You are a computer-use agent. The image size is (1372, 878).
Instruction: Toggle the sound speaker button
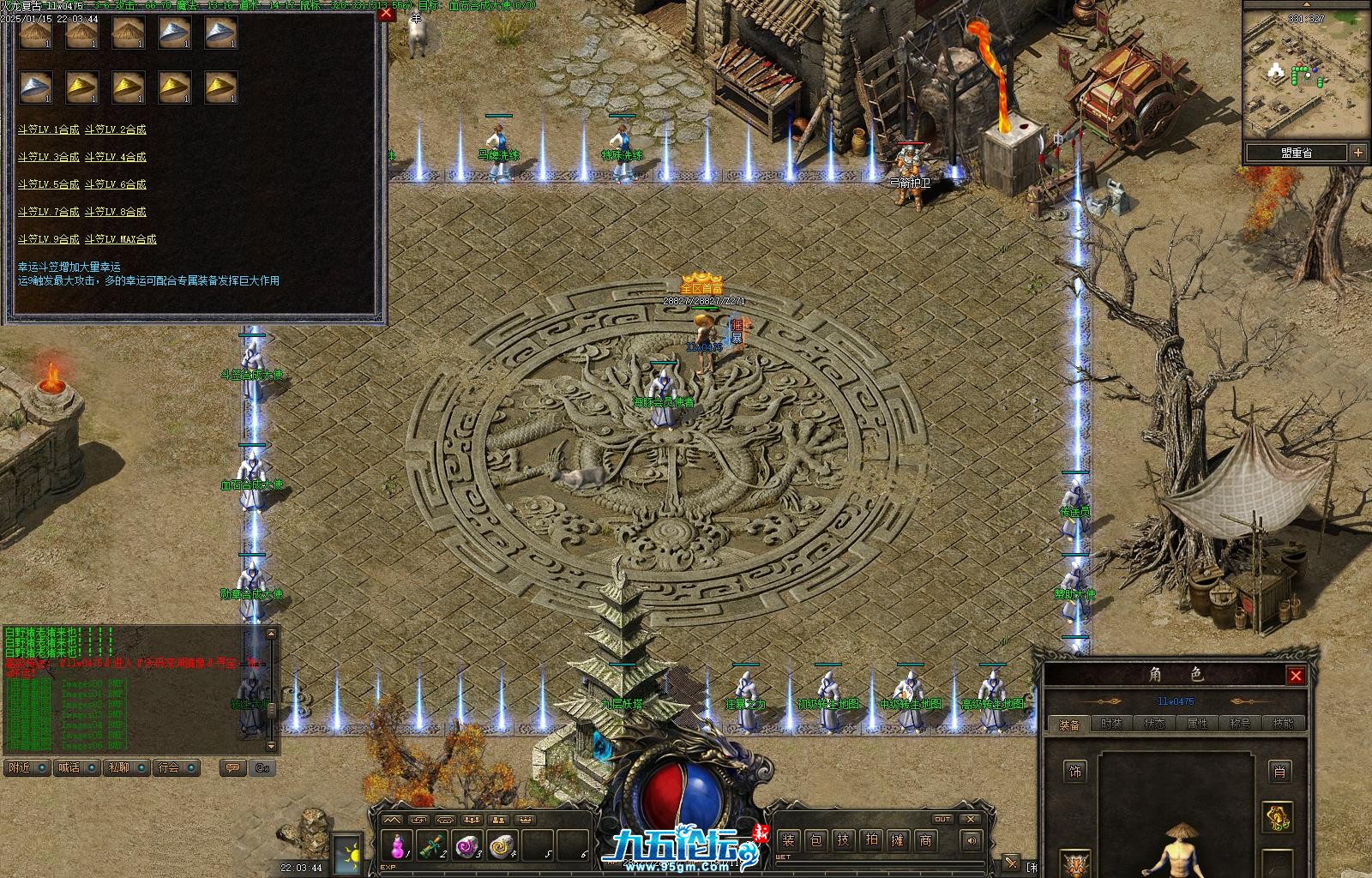pyautogui.click(x=971, y=840)
